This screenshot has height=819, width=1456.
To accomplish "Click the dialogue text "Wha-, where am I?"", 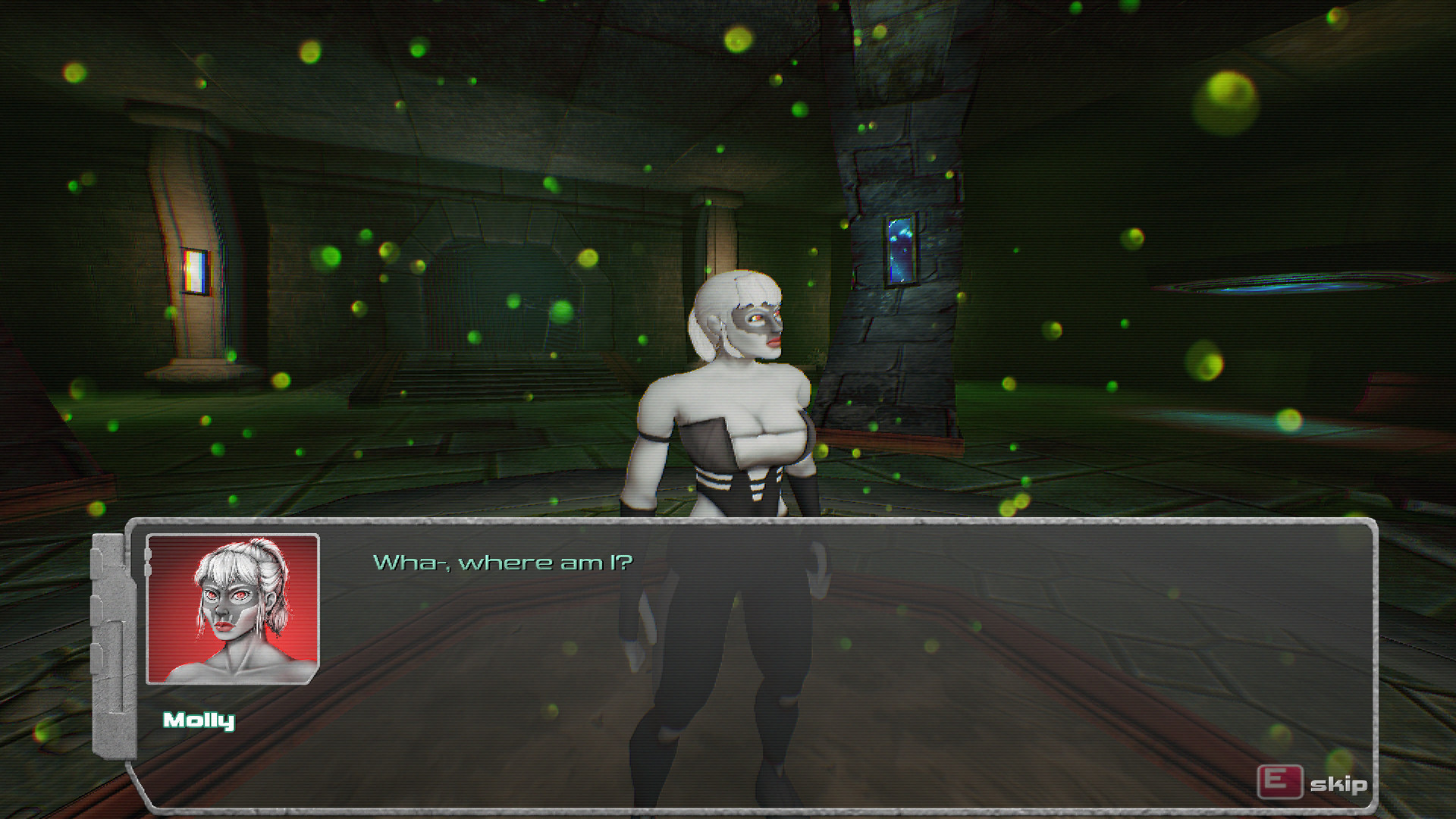I will click(x=503, y=563).
